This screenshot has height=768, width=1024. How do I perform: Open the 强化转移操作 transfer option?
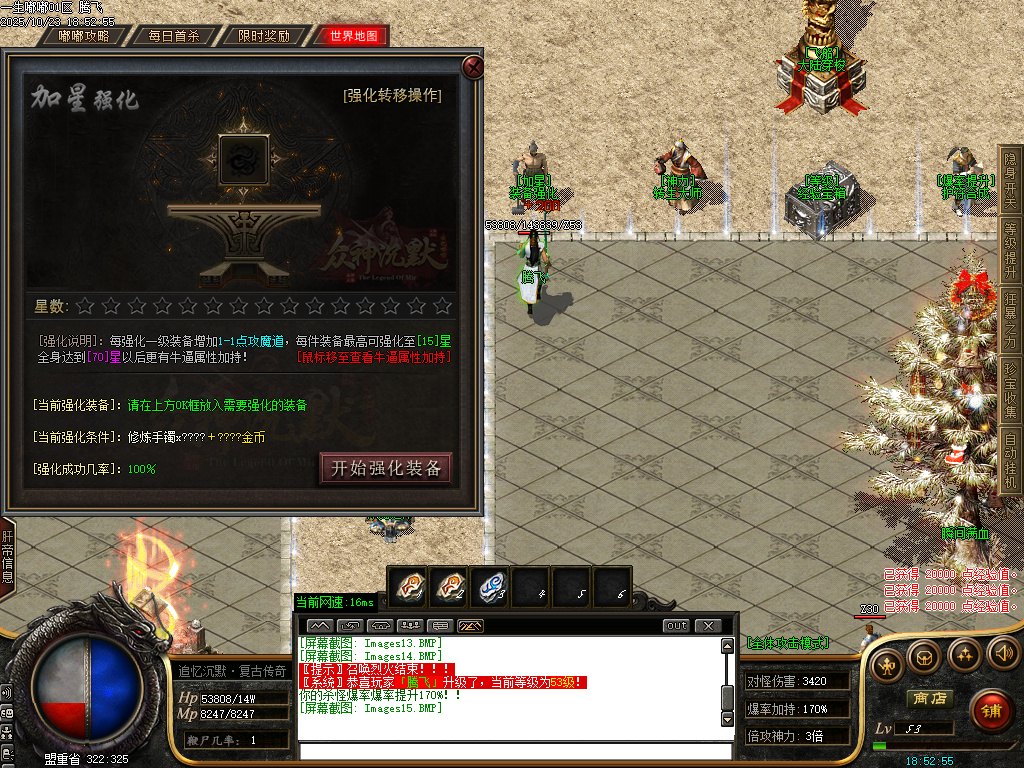point(391,96)
